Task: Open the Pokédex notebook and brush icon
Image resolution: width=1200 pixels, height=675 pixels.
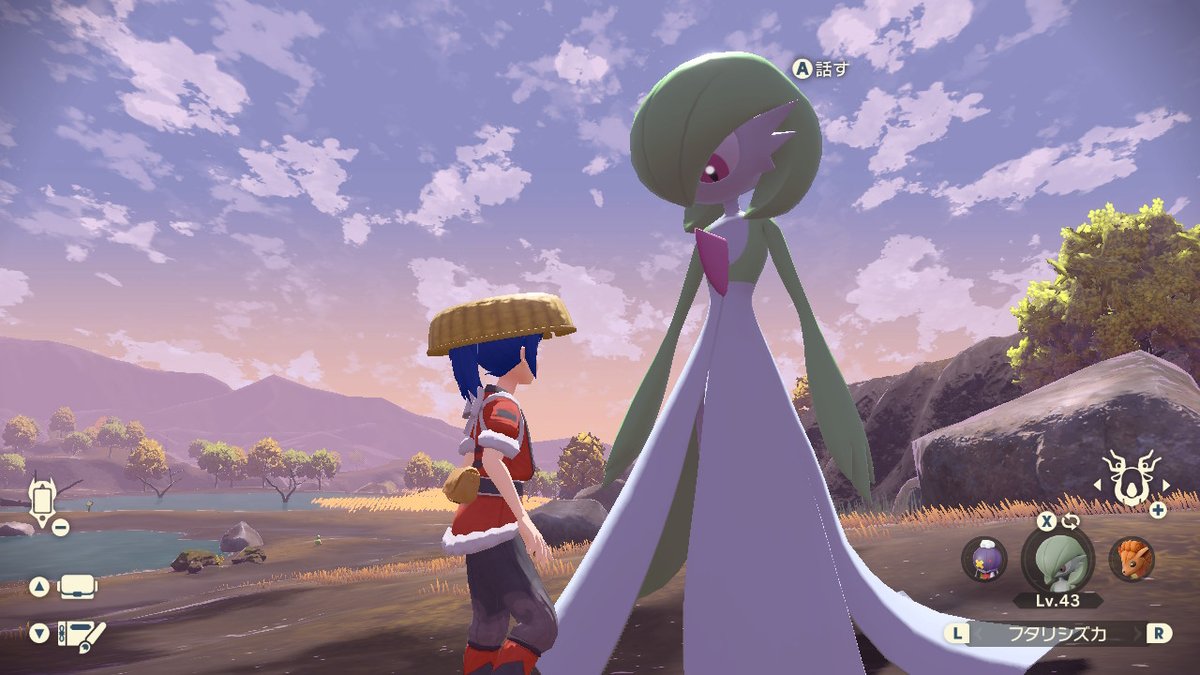Action: (x=81, y=633)
